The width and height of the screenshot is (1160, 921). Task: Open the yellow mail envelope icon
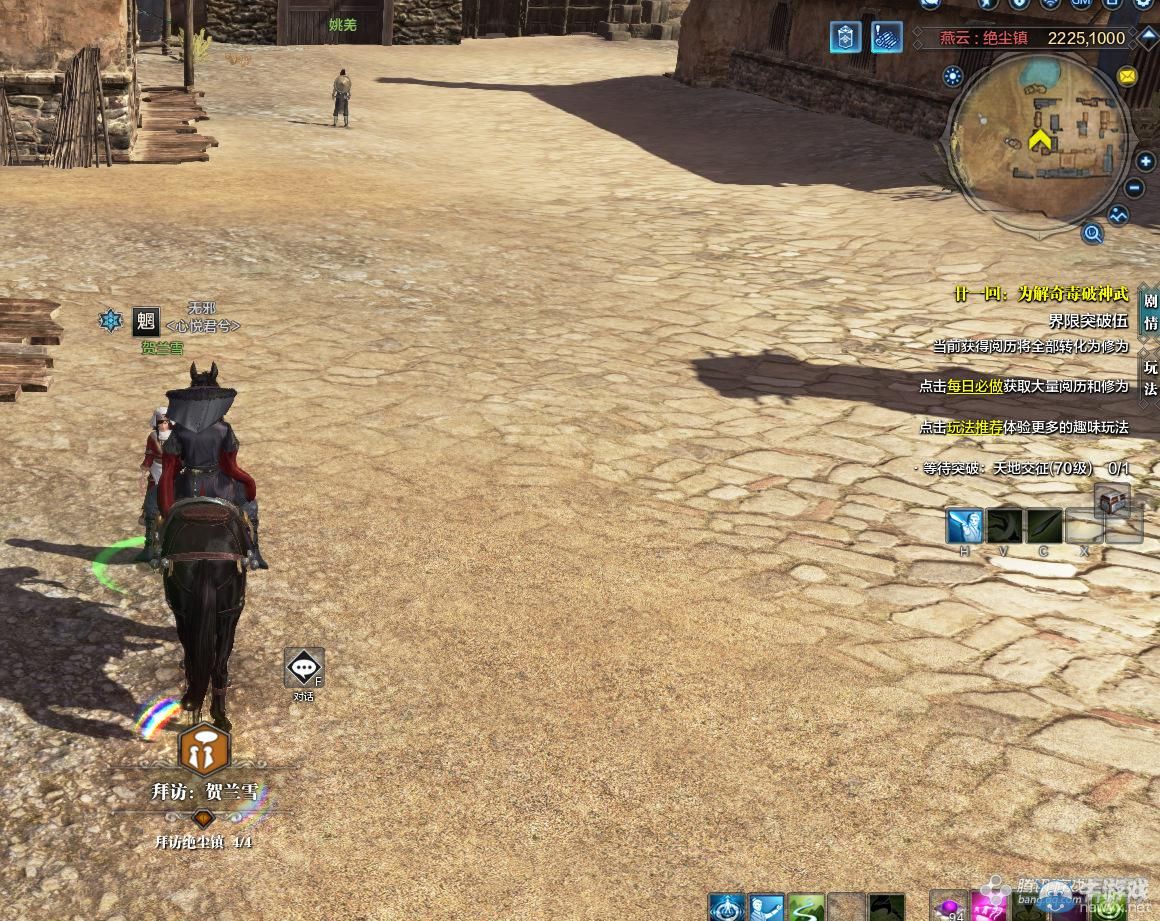(1127, 76)
